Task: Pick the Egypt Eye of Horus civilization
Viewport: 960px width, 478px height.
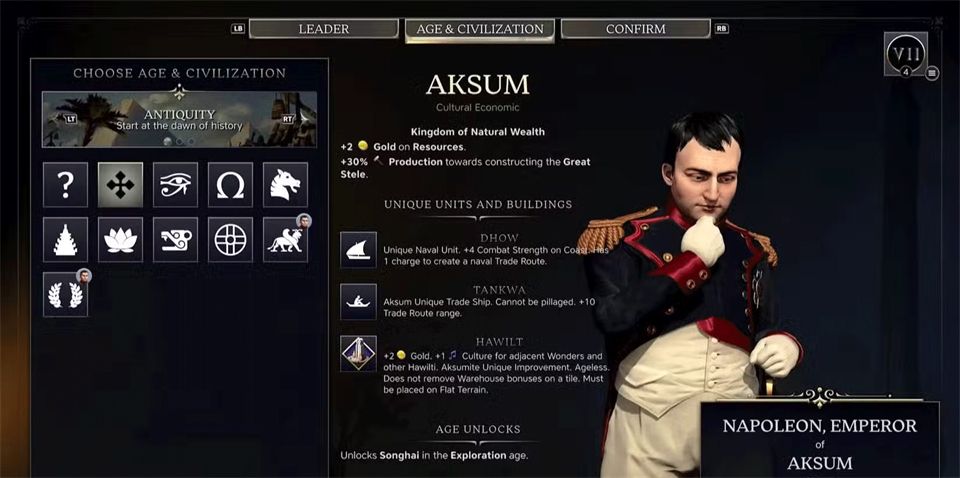Action: point(175,185)
